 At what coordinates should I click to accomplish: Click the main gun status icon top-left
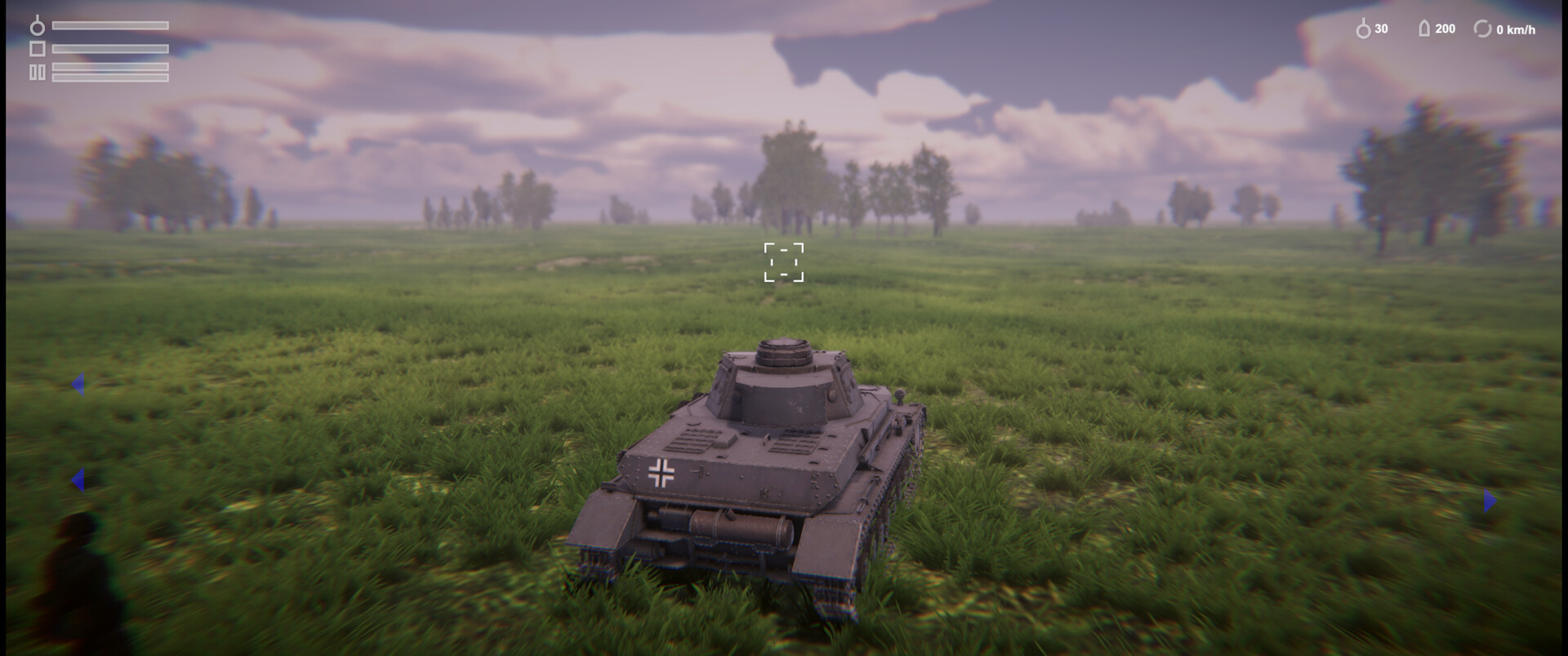point(38,25)
